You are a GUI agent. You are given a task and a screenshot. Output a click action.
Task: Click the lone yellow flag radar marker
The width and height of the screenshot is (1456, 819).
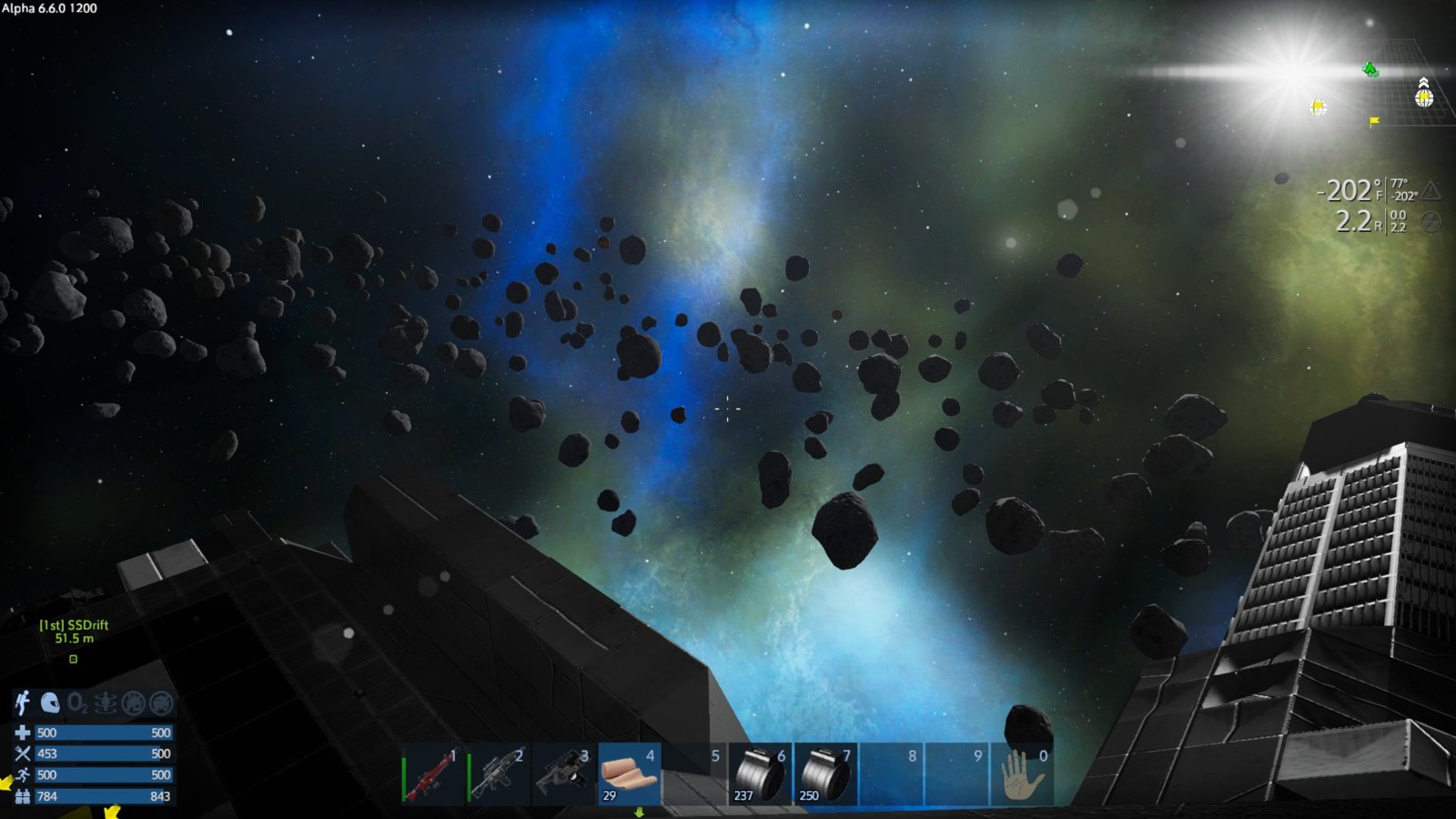[1374, 121]
